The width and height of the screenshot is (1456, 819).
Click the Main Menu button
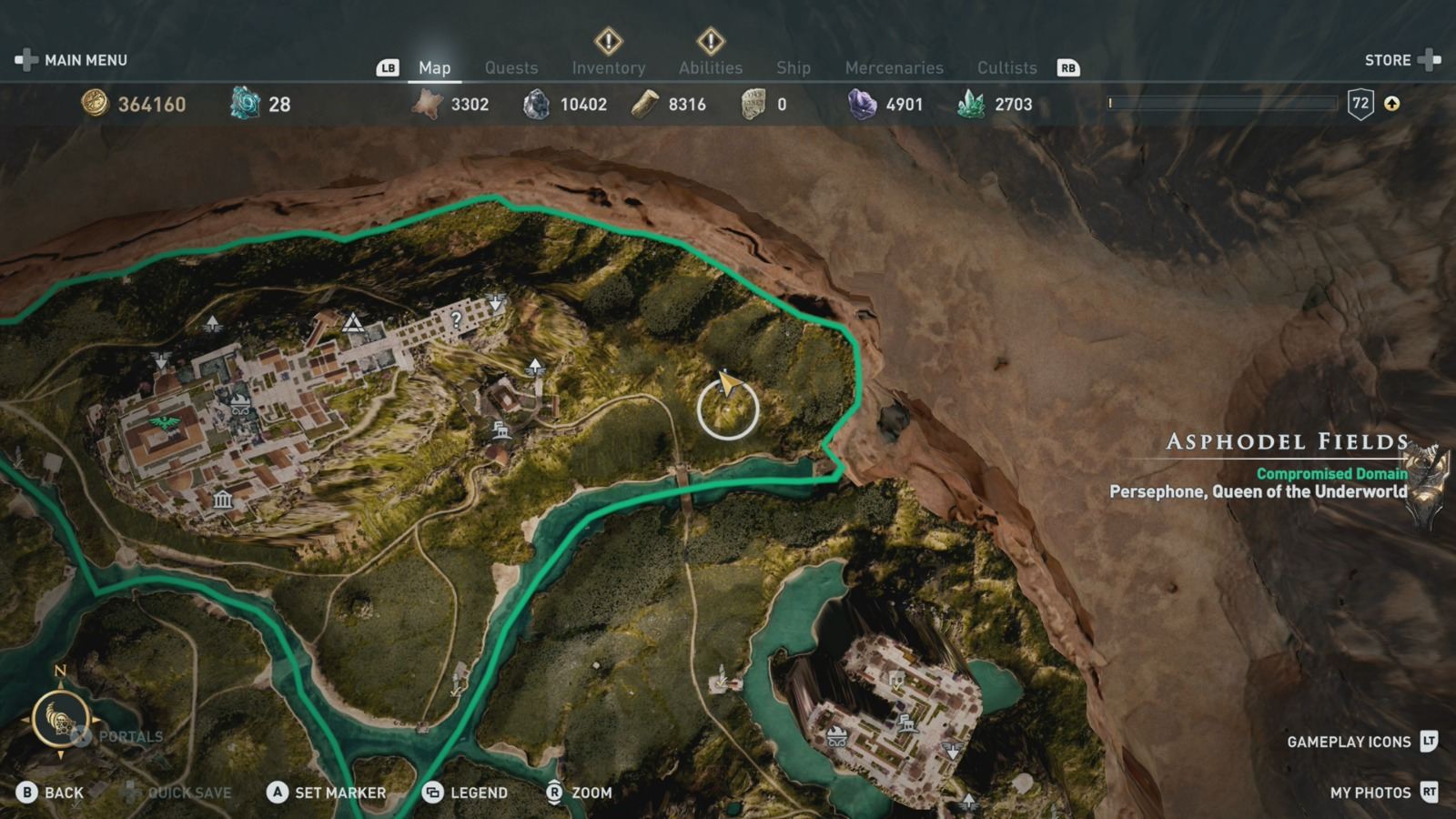[x=86, y=60]
